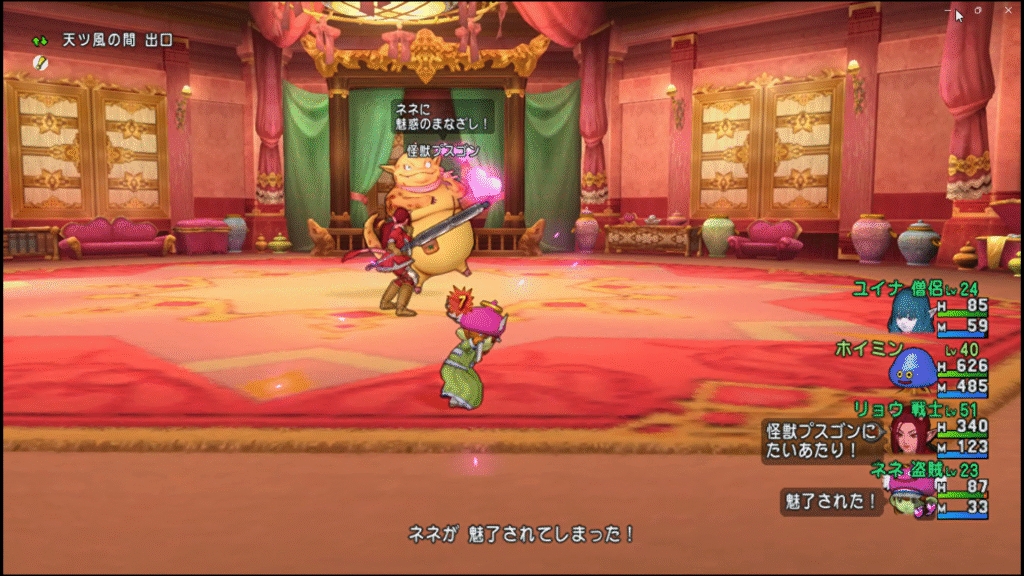Click the green arrows connection icon
1024x576 pixels.
coord(40,41)
